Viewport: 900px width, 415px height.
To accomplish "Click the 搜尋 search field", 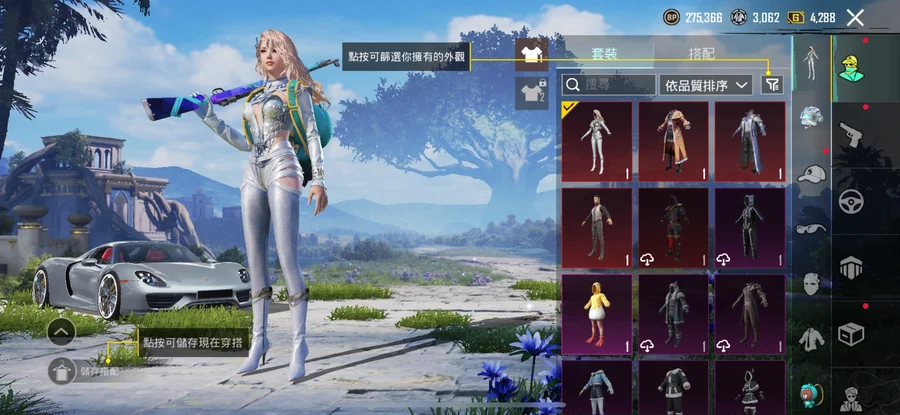I will [608, 85].
